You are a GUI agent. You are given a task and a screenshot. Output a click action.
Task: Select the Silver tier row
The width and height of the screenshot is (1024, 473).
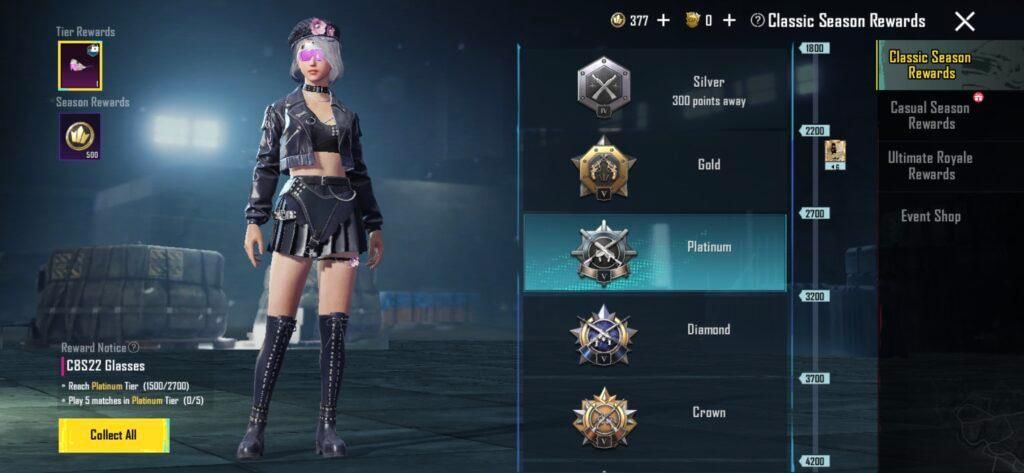[655, 90]
